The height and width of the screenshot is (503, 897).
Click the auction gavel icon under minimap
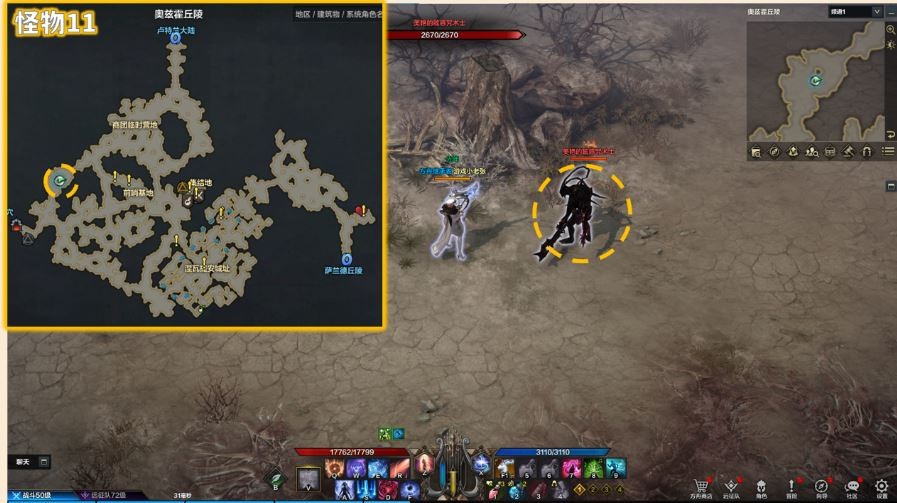[847, 152]
